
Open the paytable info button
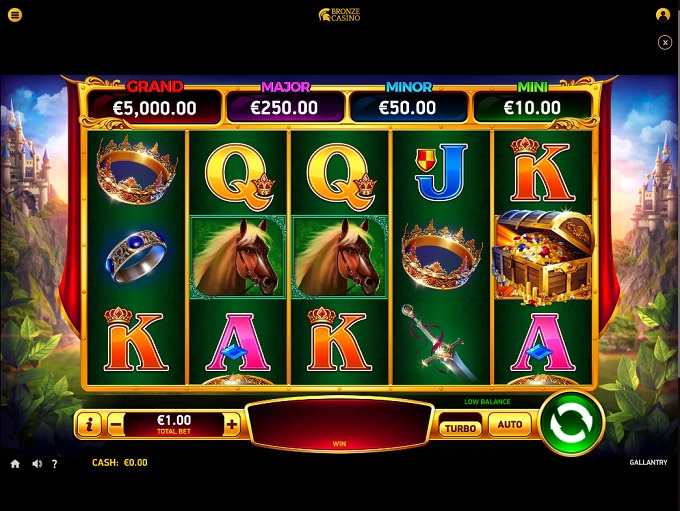[89, 425]
